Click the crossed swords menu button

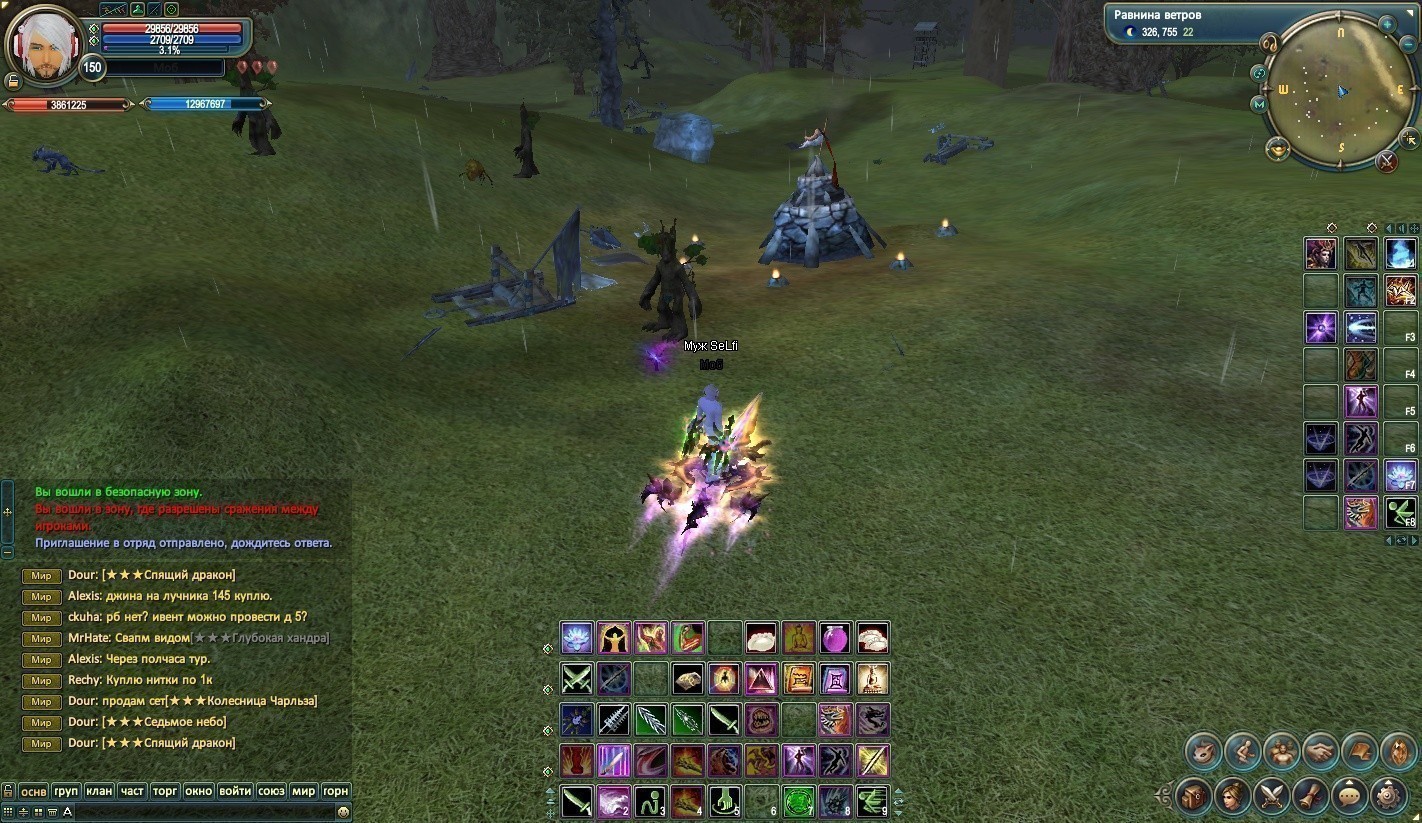[x=1271, y=796]
